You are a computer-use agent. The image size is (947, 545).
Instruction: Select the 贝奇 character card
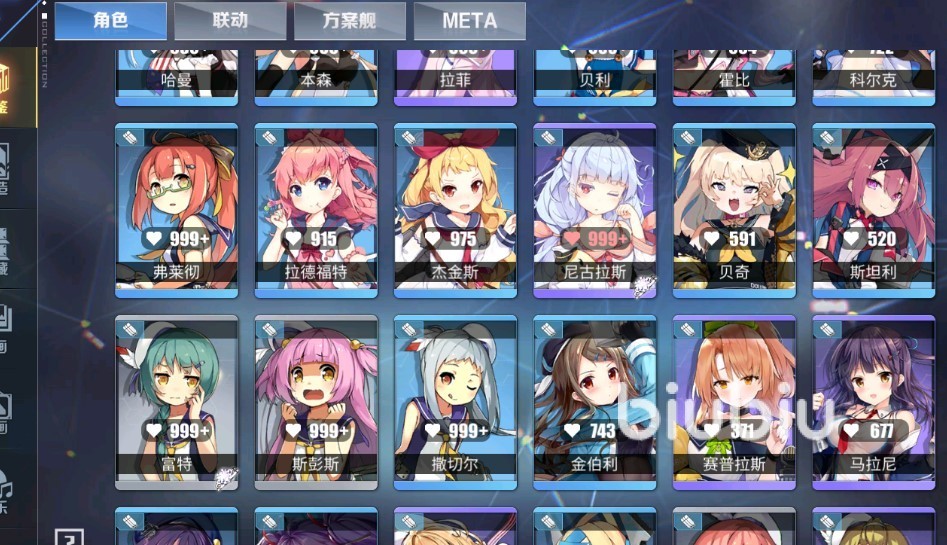pyautogui.click(x=734, y=206)
